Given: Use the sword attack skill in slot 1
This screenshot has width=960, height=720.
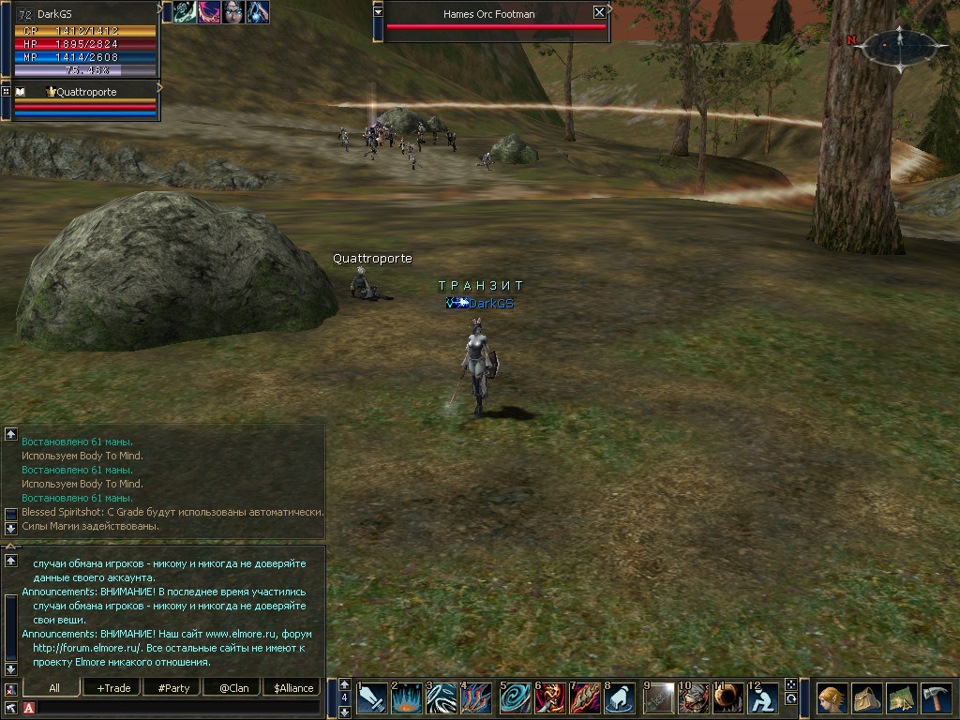Looking at the screenshot, I should click(372, 698).
